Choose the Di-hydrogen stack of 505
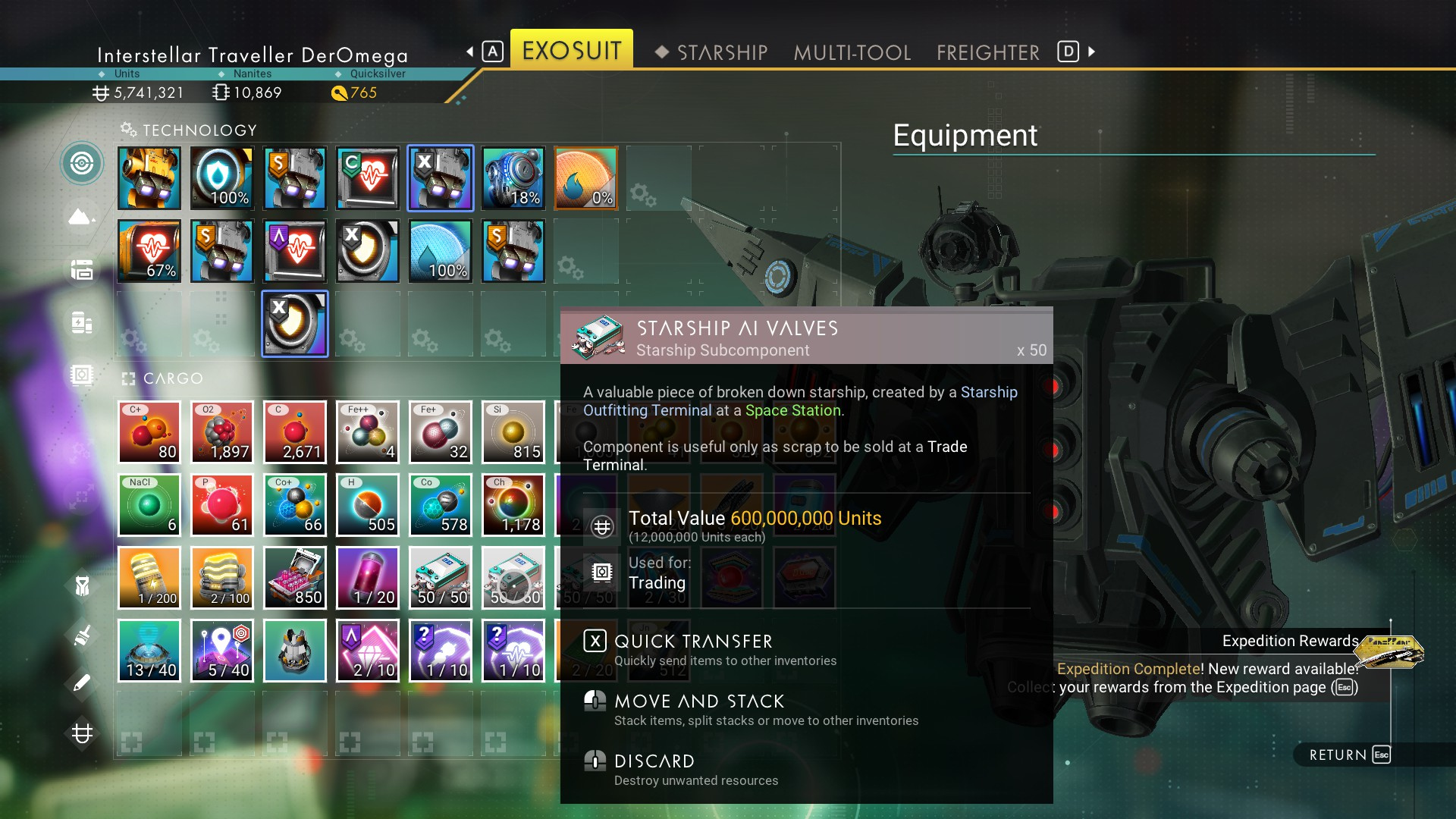 368,505
